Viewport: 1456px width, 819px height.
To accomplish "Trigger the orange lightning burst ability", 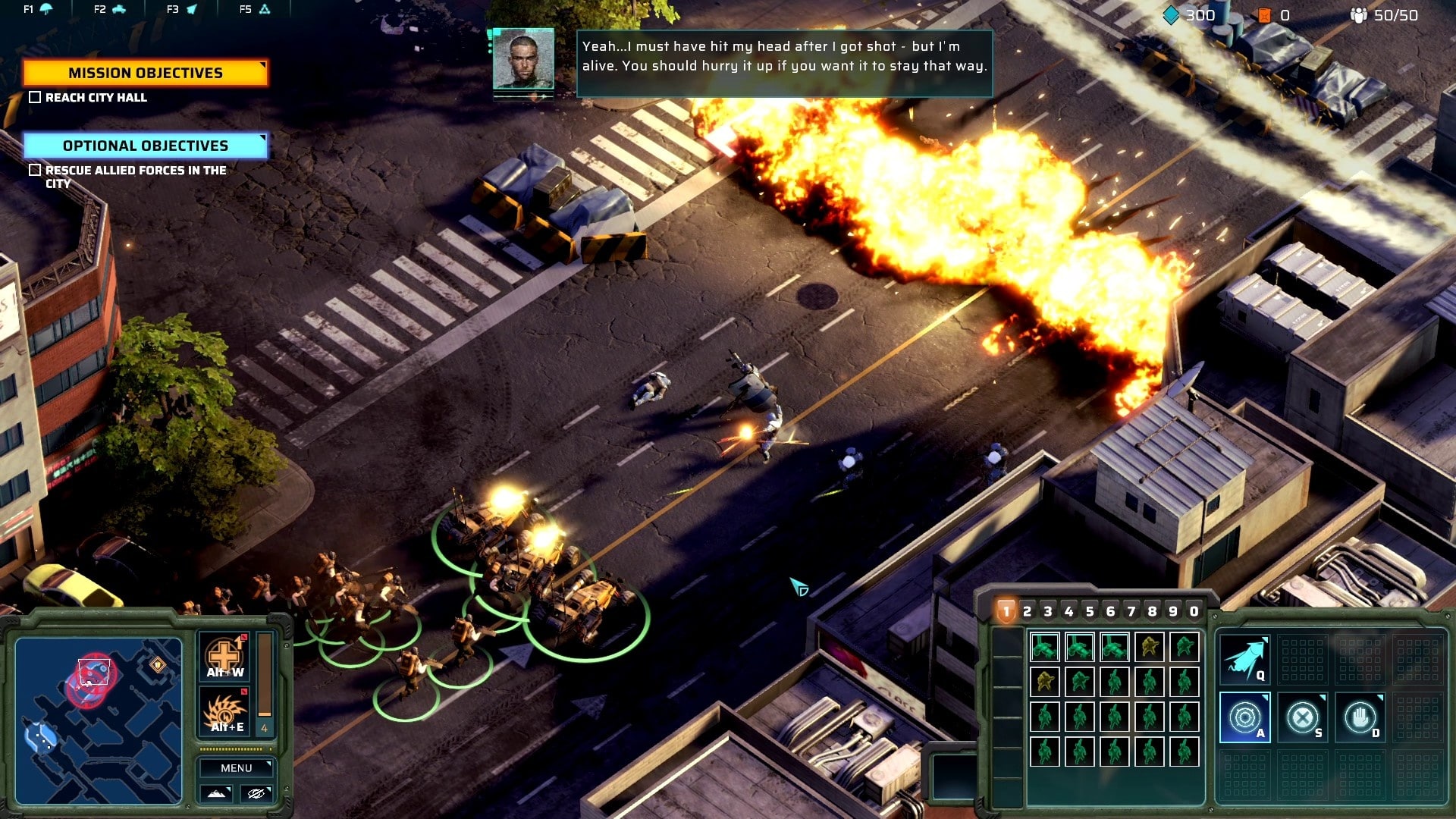I will point(225,713).
